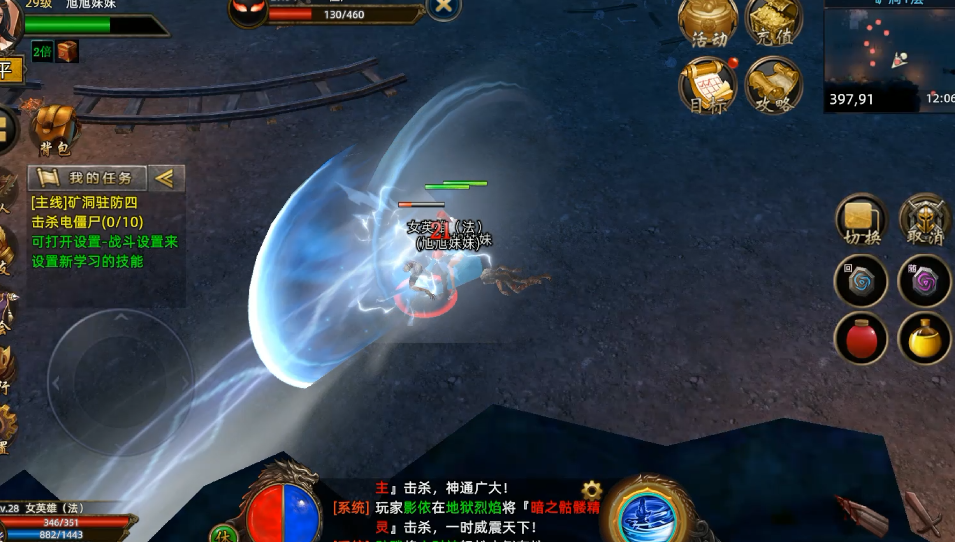Toggle the 平 peace mode button
Viewport: 955px width, 542px height.
tap(8, 70)
